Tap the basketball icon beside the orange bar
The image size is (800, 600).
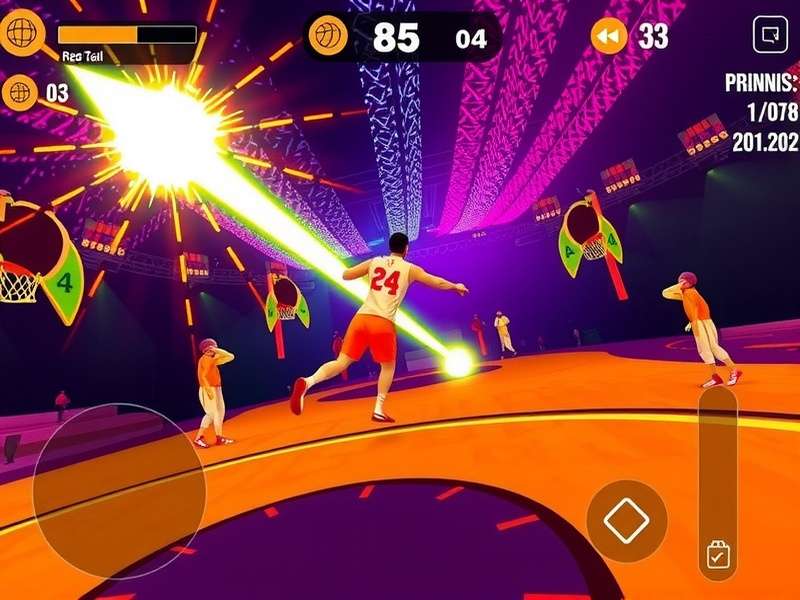(x=21, y=34)
